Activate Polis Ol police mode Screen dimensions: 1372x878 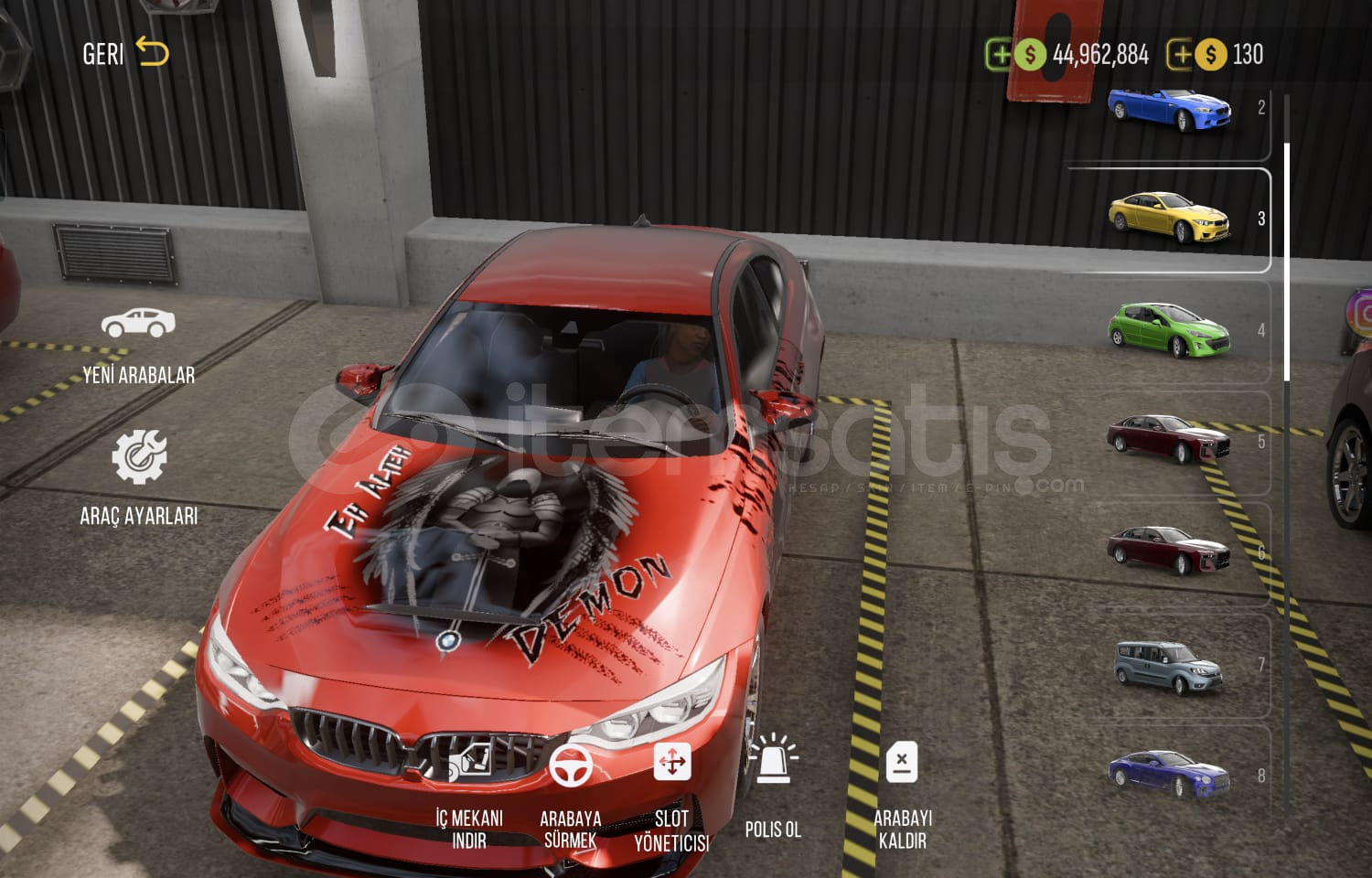tap(773, 787)
